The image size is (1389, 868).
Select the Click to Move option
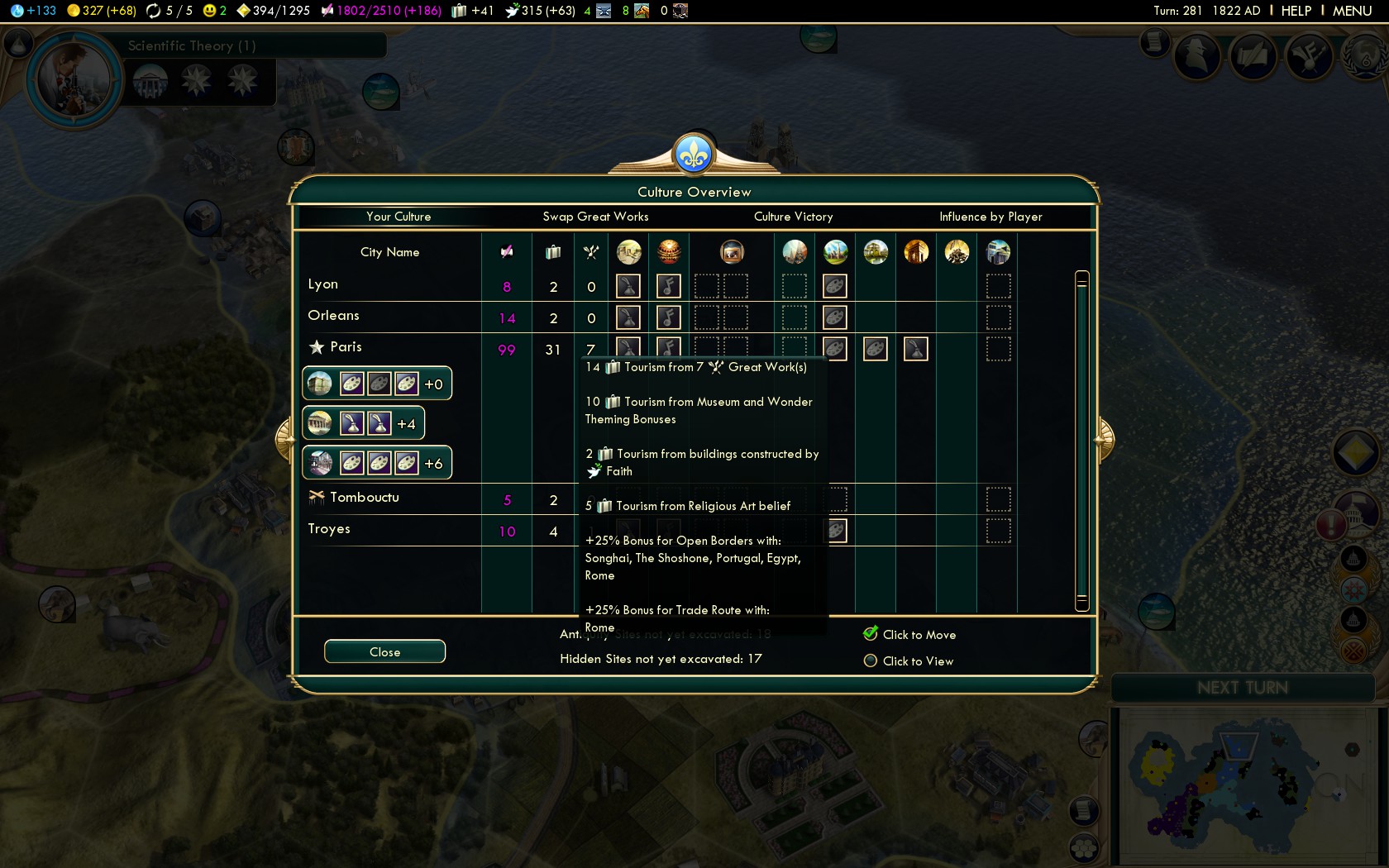pyautogui.click(x=871, y=634)
